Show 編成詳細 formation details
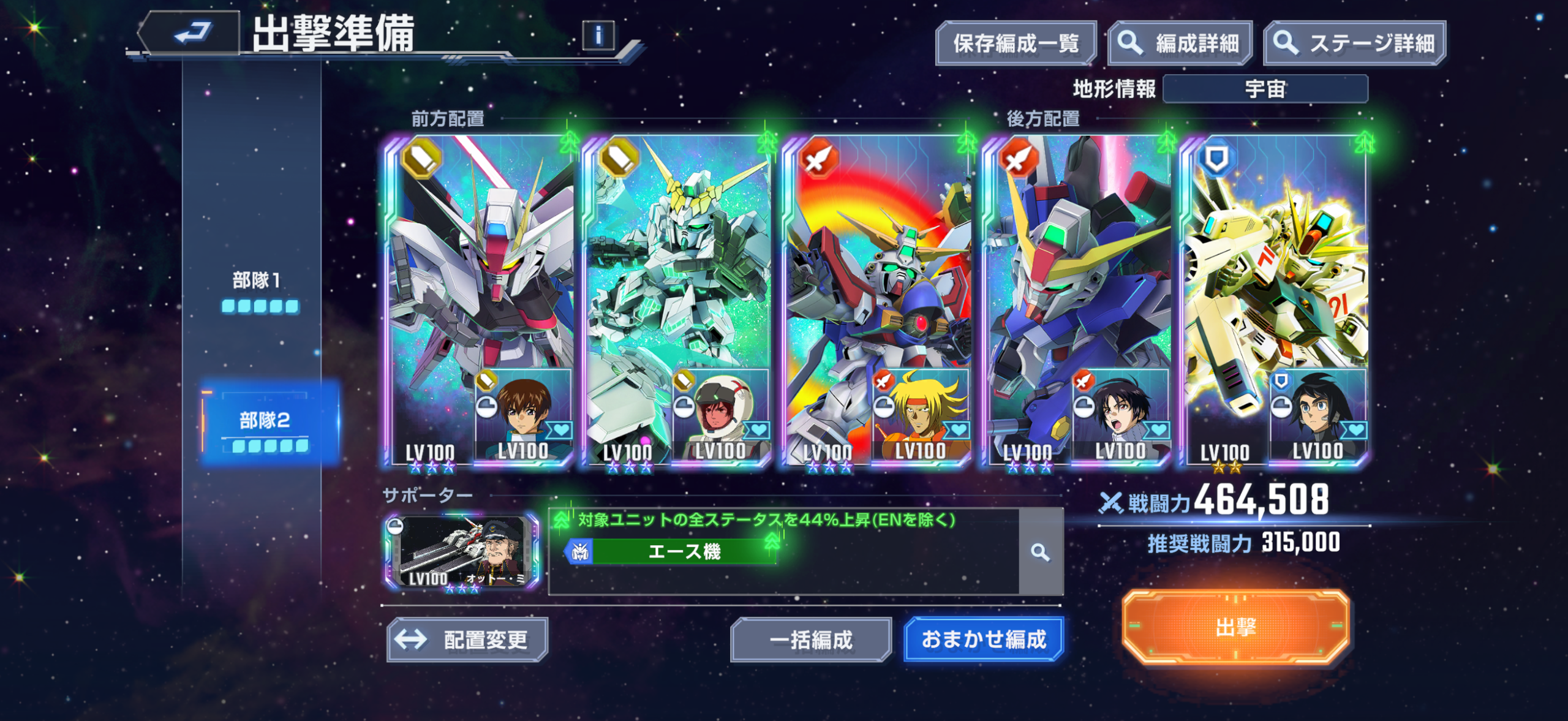 click(1180, 43)
